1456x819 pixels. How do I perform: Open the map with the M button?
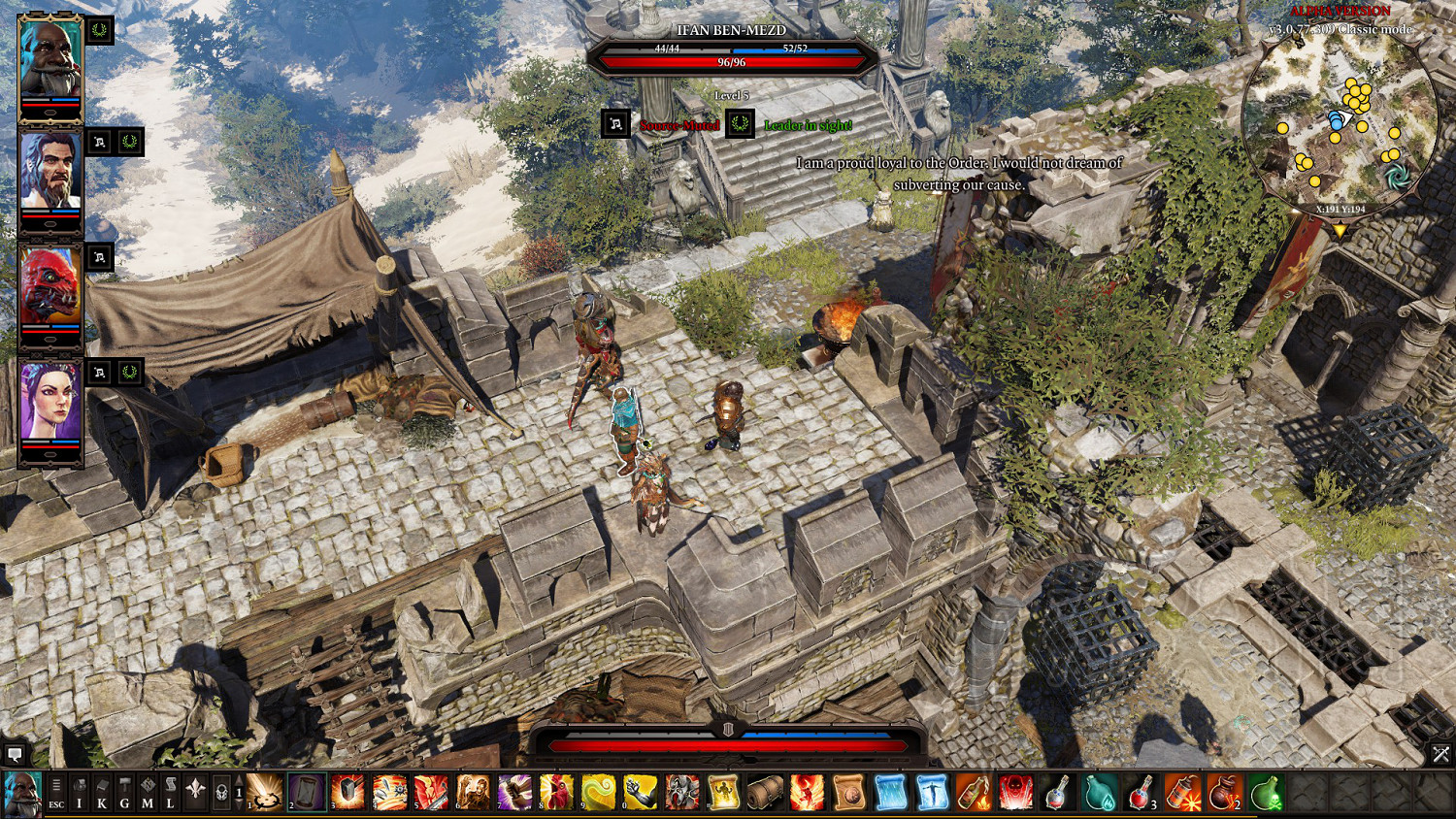point(147,792)
